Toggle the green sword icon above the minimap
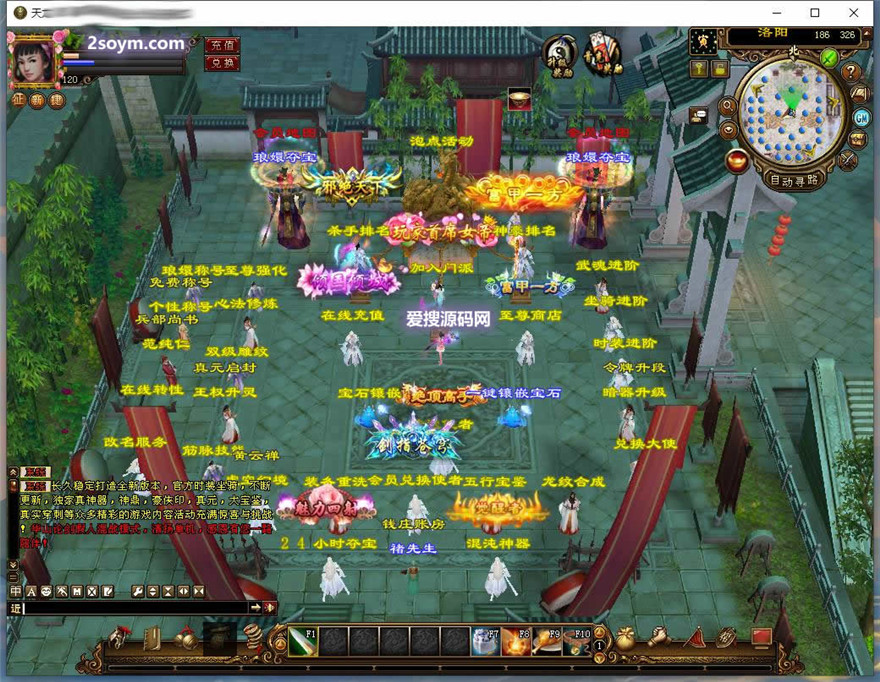 tap(829, 57)
